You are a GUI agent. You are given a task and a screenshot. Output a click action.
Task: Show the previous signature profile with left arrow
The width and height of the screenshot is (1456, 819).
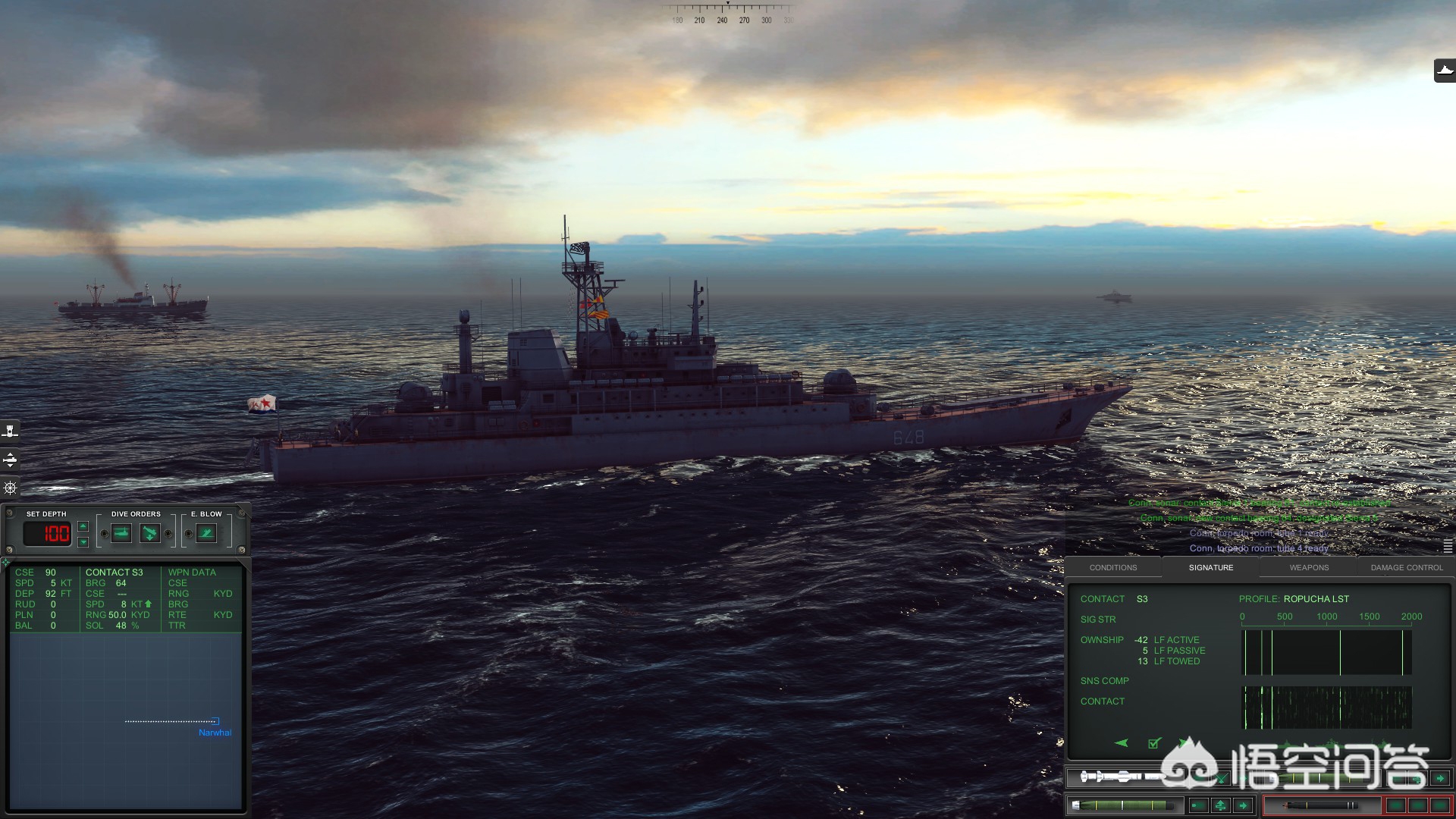pyautogui.click(x=1122, y=742)
